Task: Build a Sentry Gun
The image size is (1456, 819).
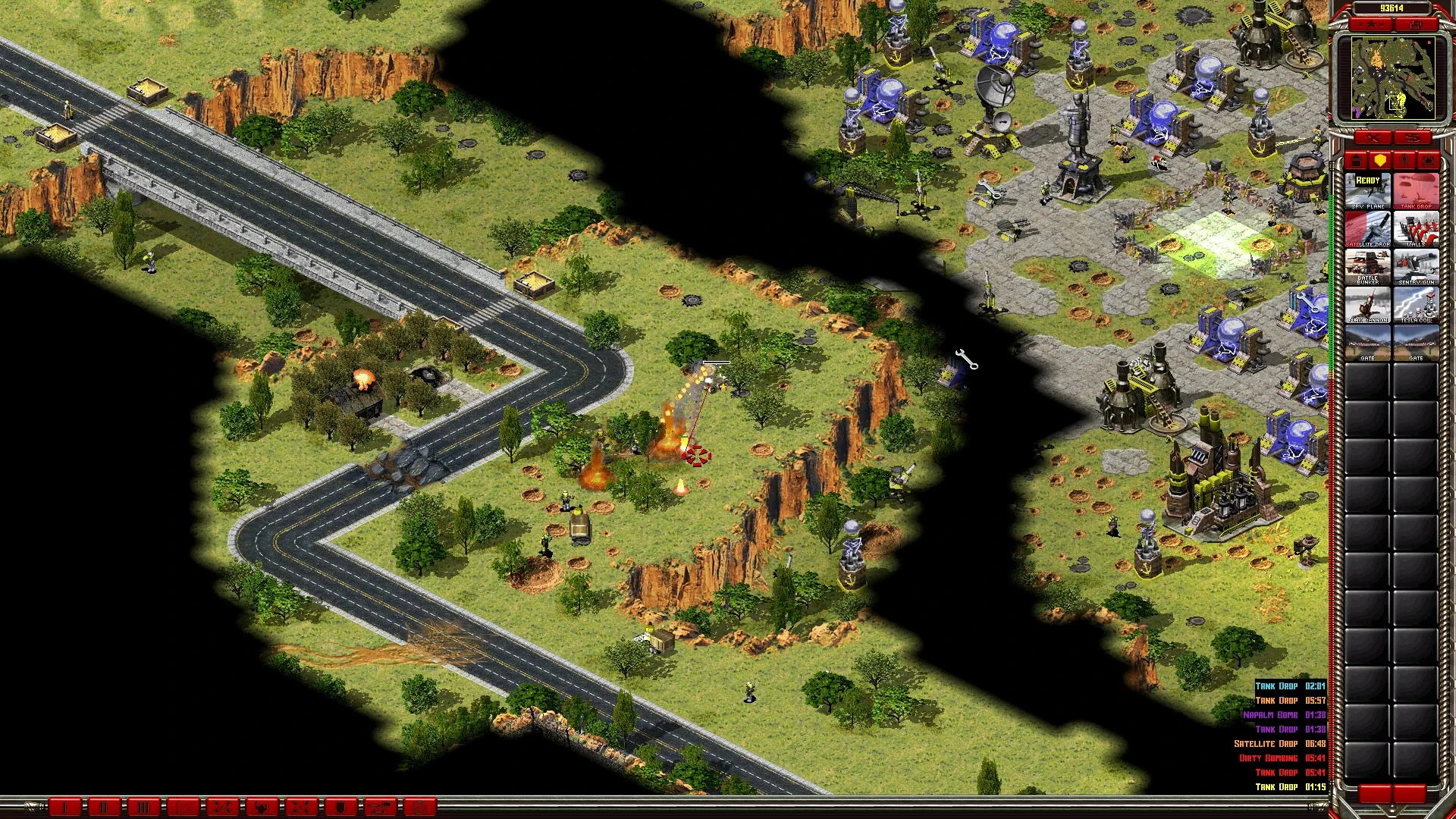Action: pos(1416,266)
